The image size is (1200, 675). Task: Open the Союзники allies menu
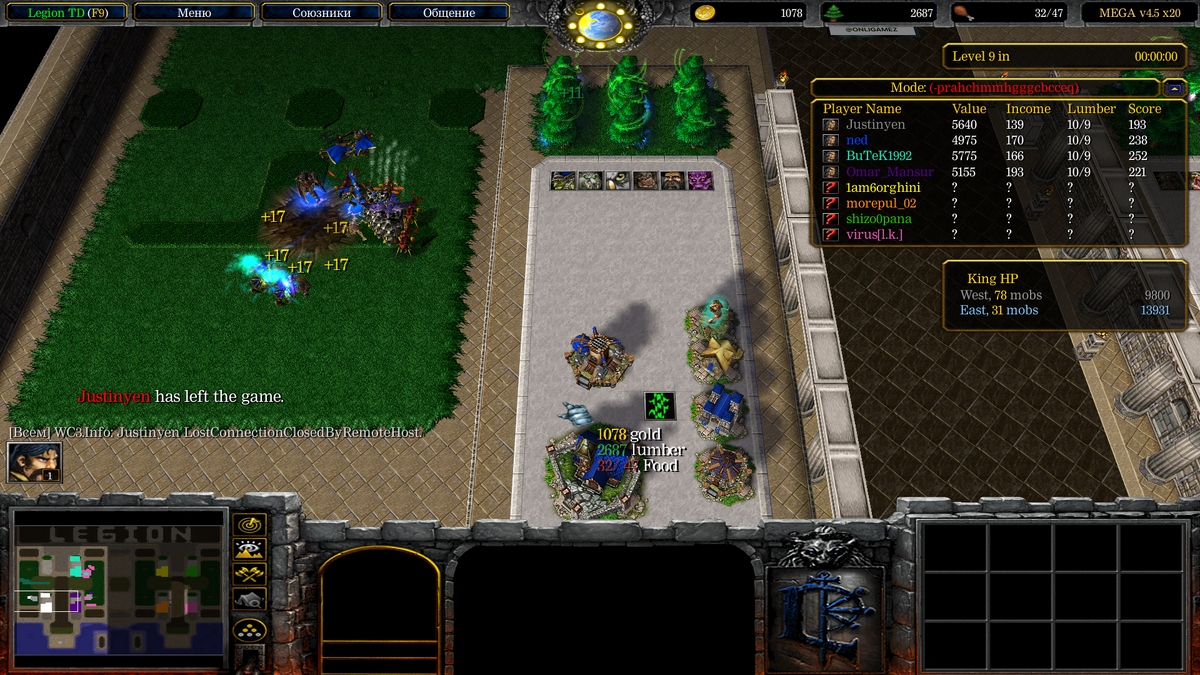pos(321,13)
